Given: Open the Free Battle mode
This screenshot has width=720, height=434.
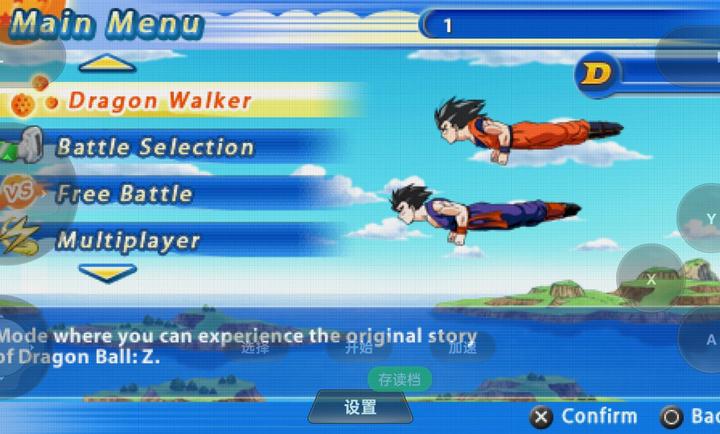Looking at the screenshot, I should (124, 194).
